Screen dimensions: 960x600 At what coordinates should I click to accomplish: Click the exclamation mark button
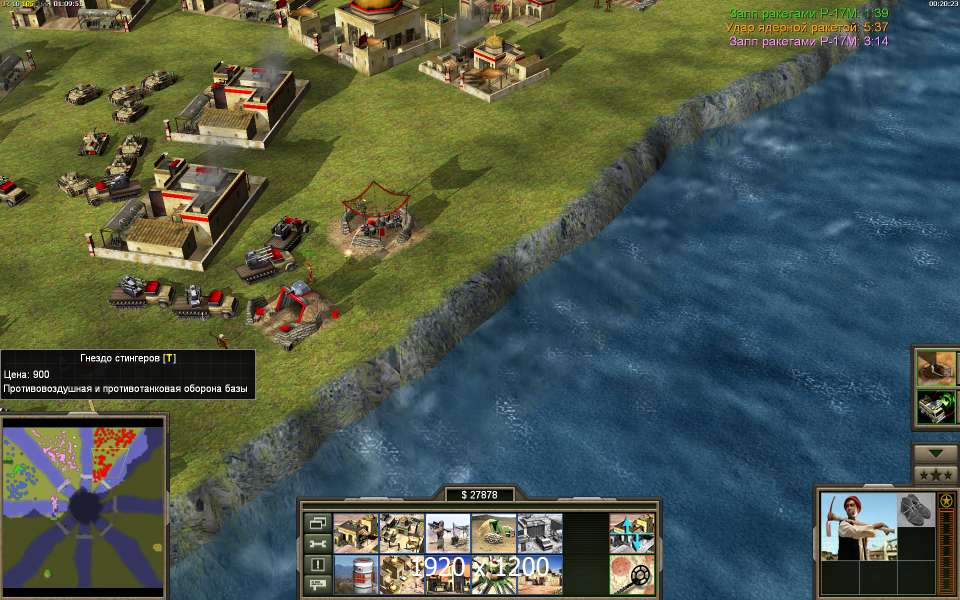click(x=316, y=564)
